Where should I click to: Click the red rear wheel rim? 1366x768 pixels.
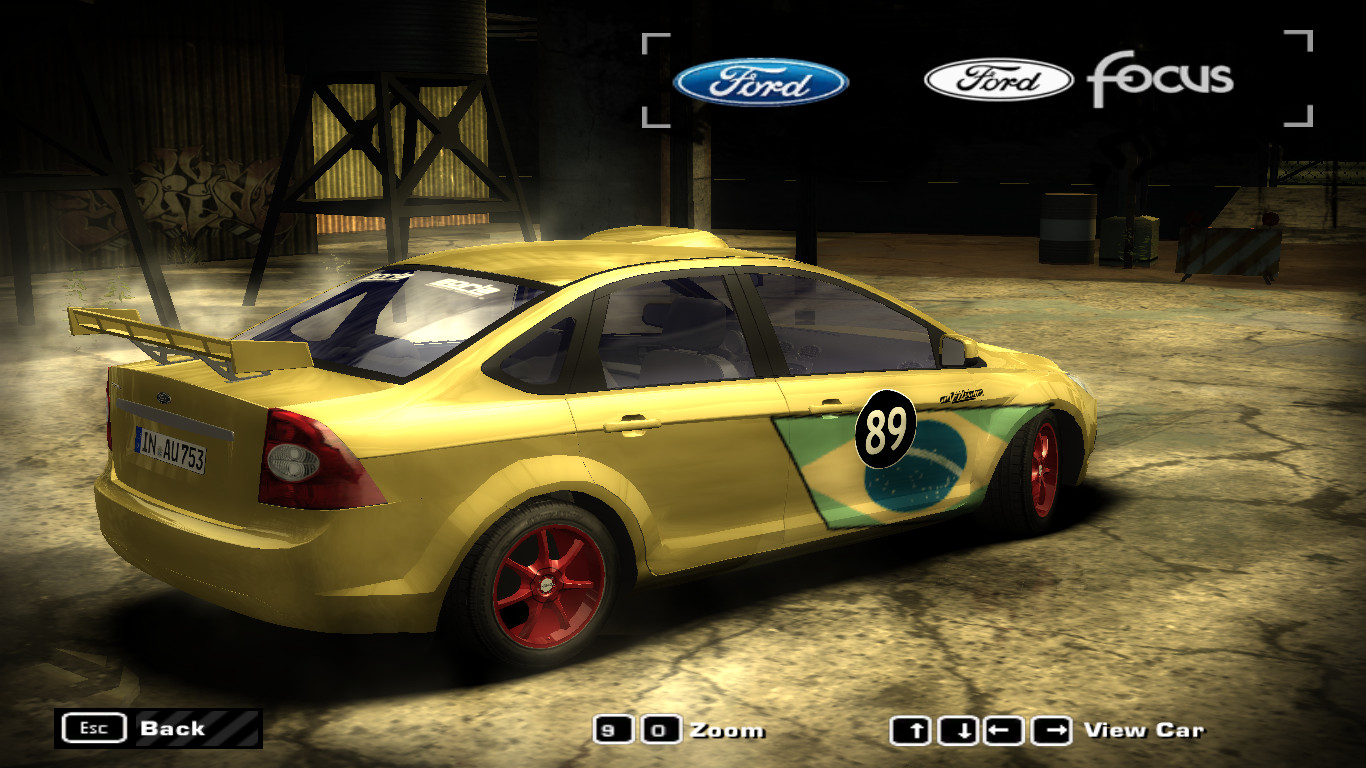pyautogui.click(x=547, y=585)
